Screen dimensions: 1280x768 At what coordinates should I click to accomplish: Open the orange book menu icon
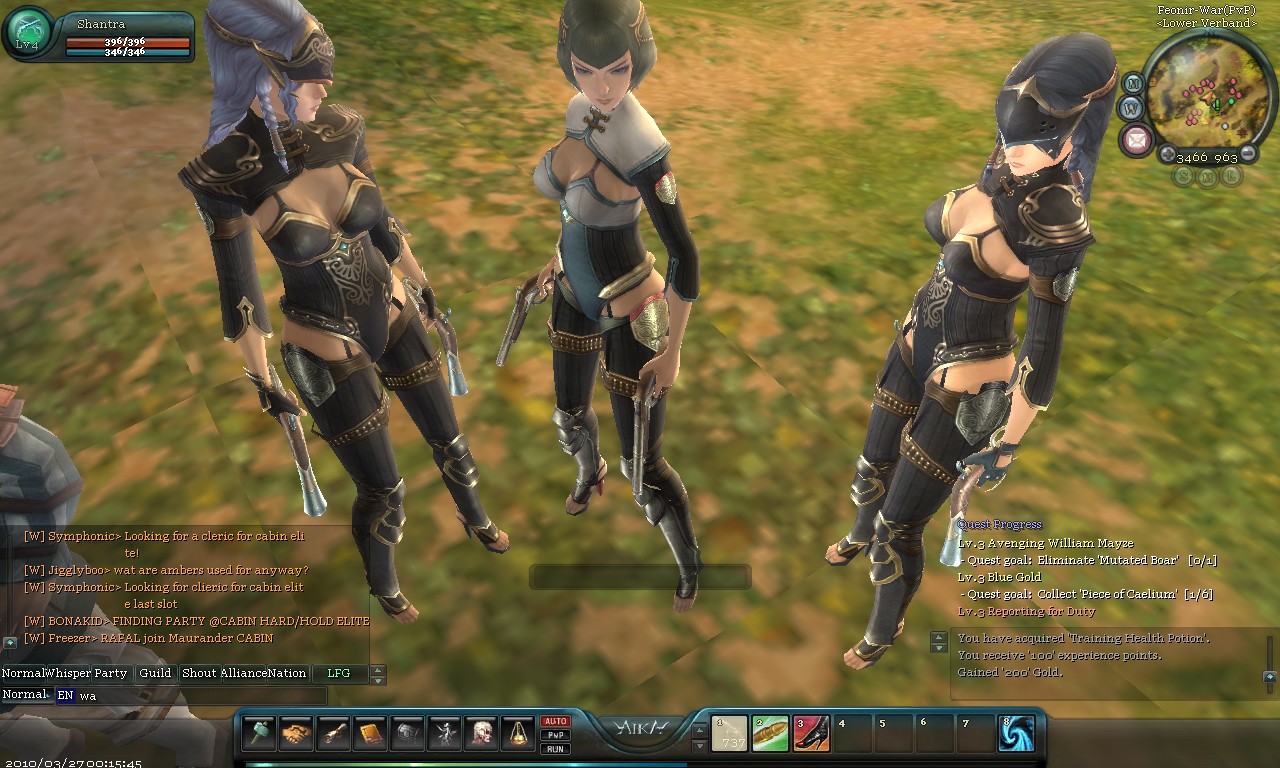point(370,733)
